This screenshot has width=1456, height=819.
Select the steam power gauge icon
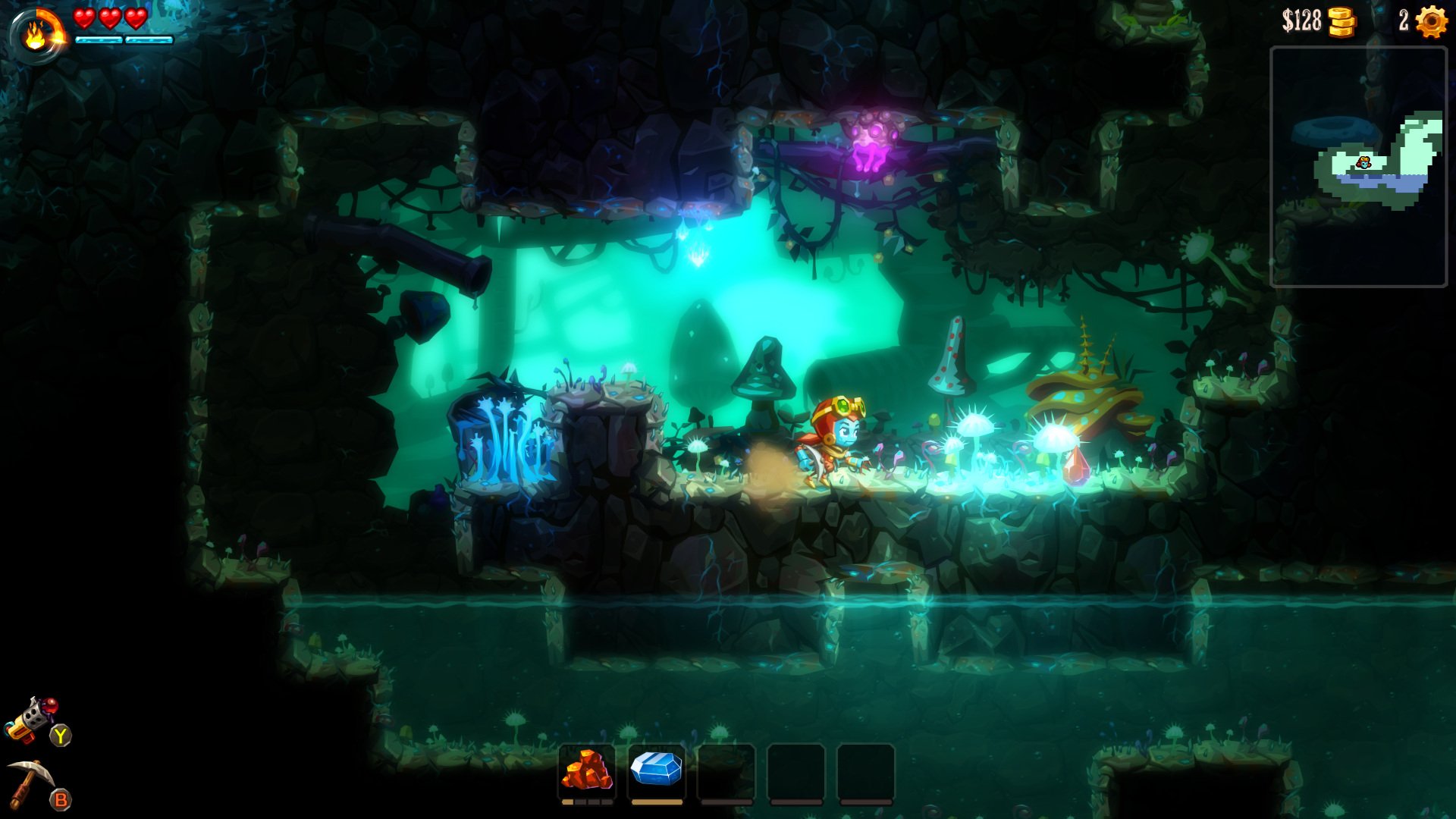tap(36, 32)
